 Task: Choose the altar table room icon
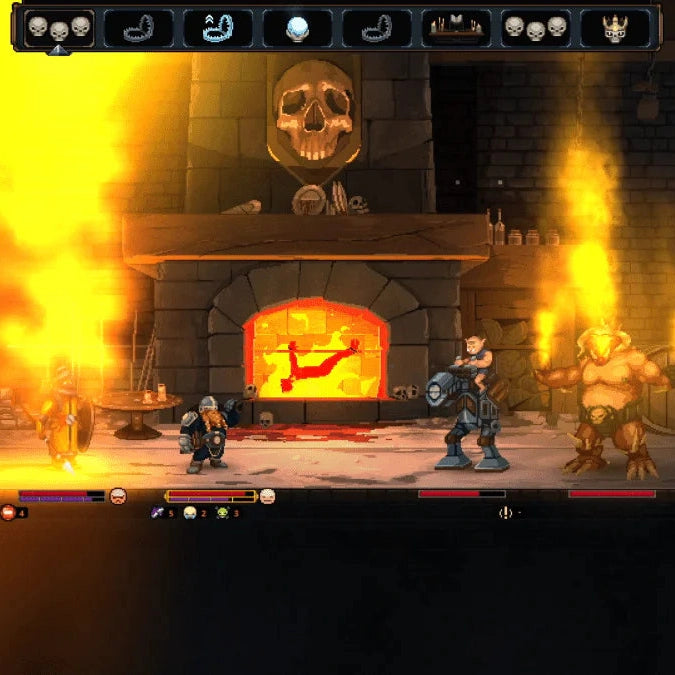pyautogui.click(x=456, y=28)
